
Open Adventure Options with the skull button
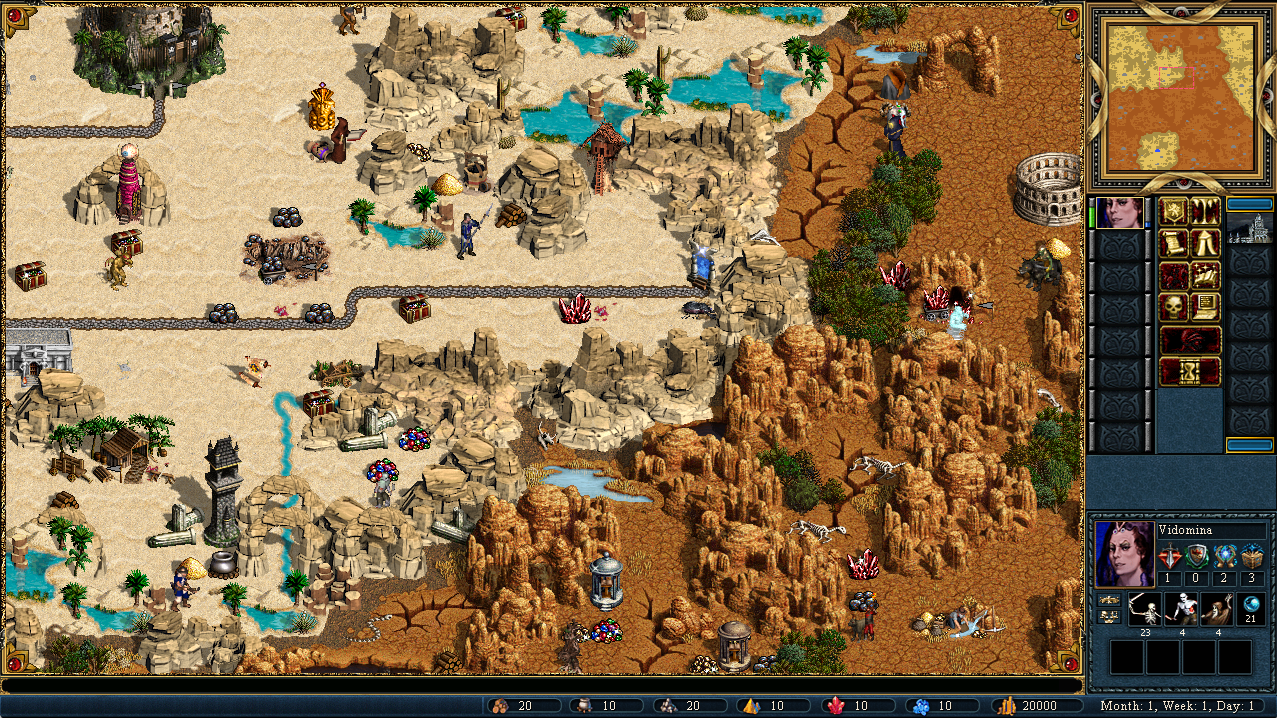[1174, 307]
